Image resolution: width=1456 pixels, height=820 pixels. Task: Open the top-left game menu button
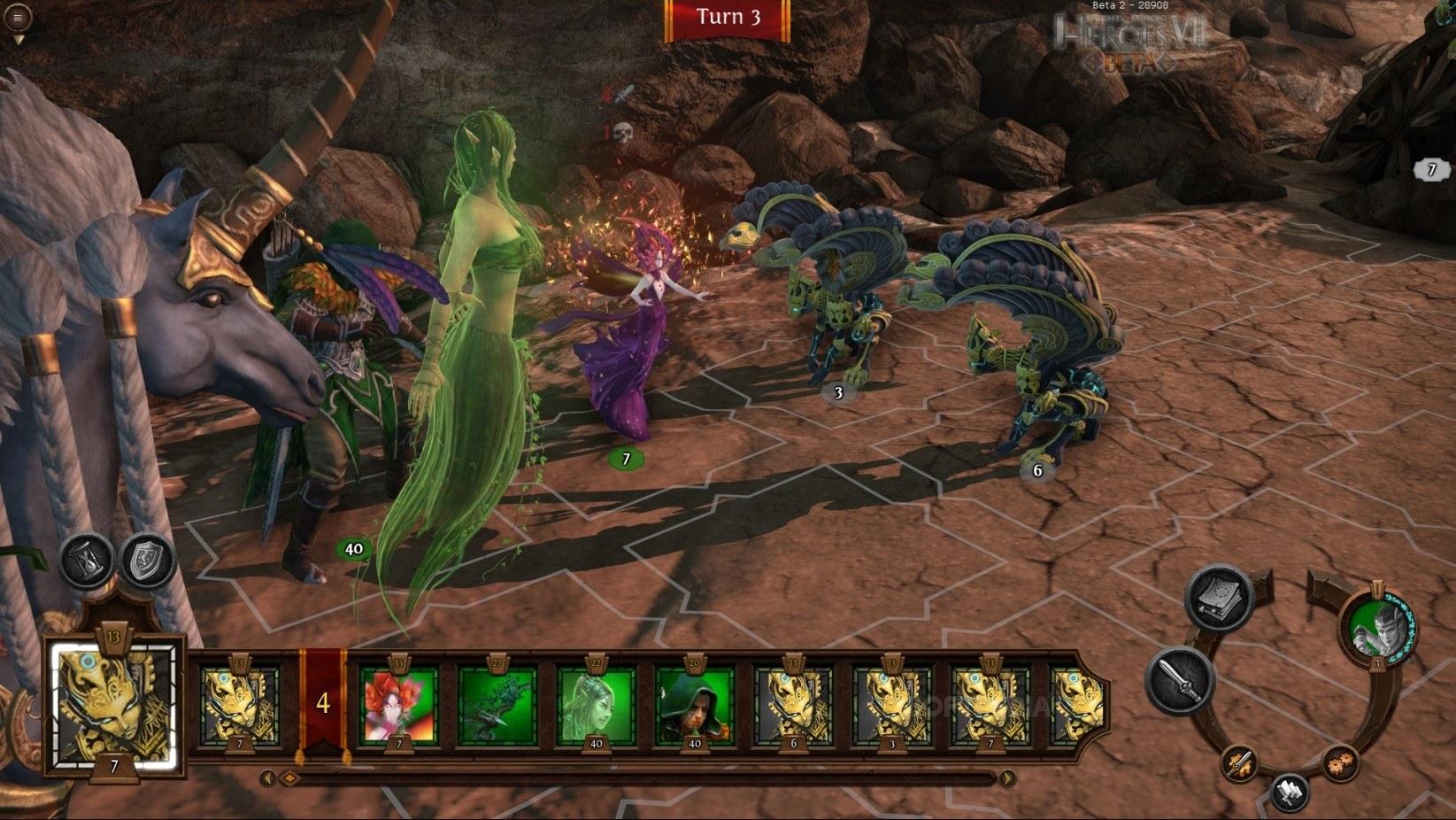click(18, 17)
